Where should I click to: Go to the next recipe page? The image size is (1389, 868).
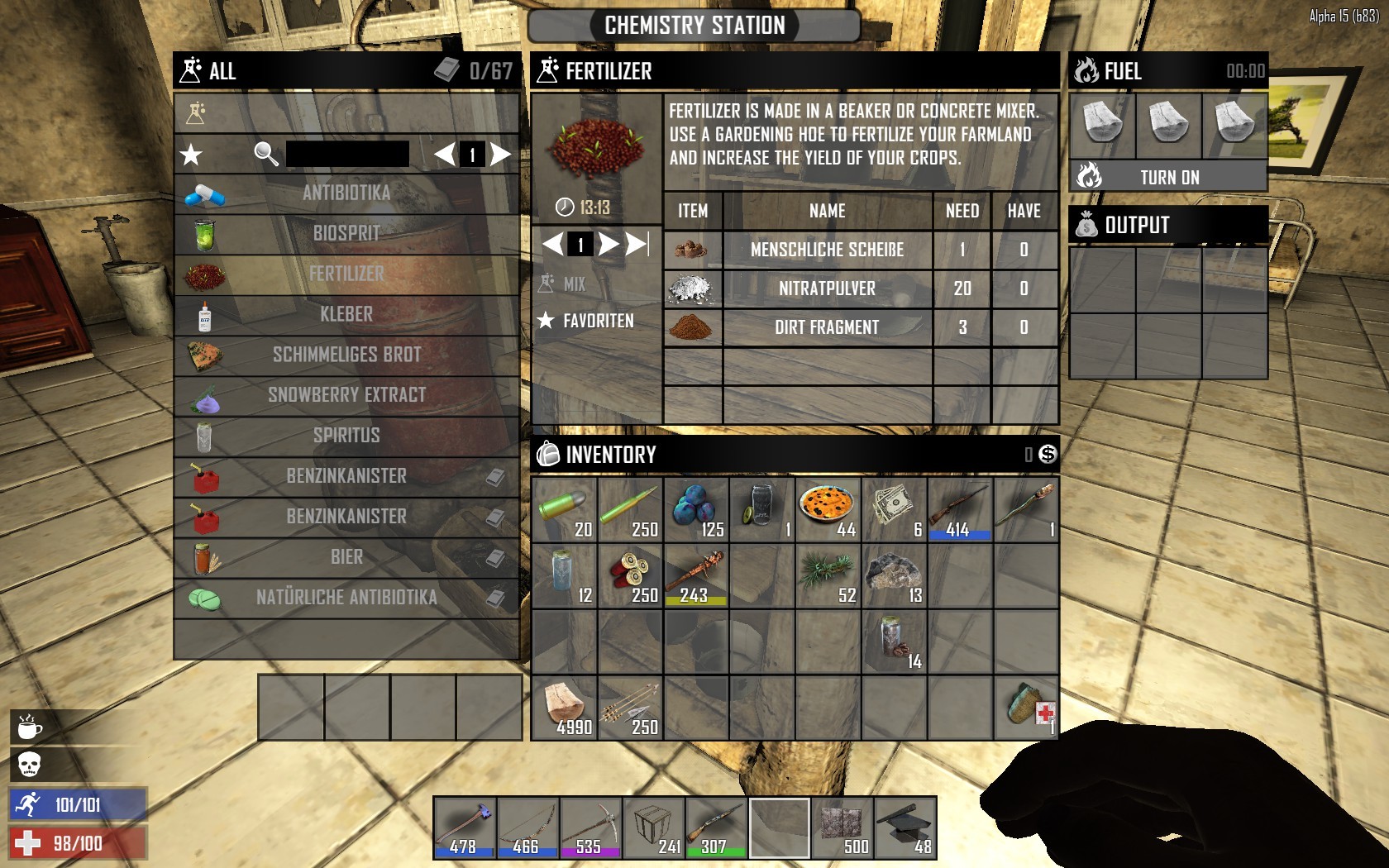[x=500, y=154]
